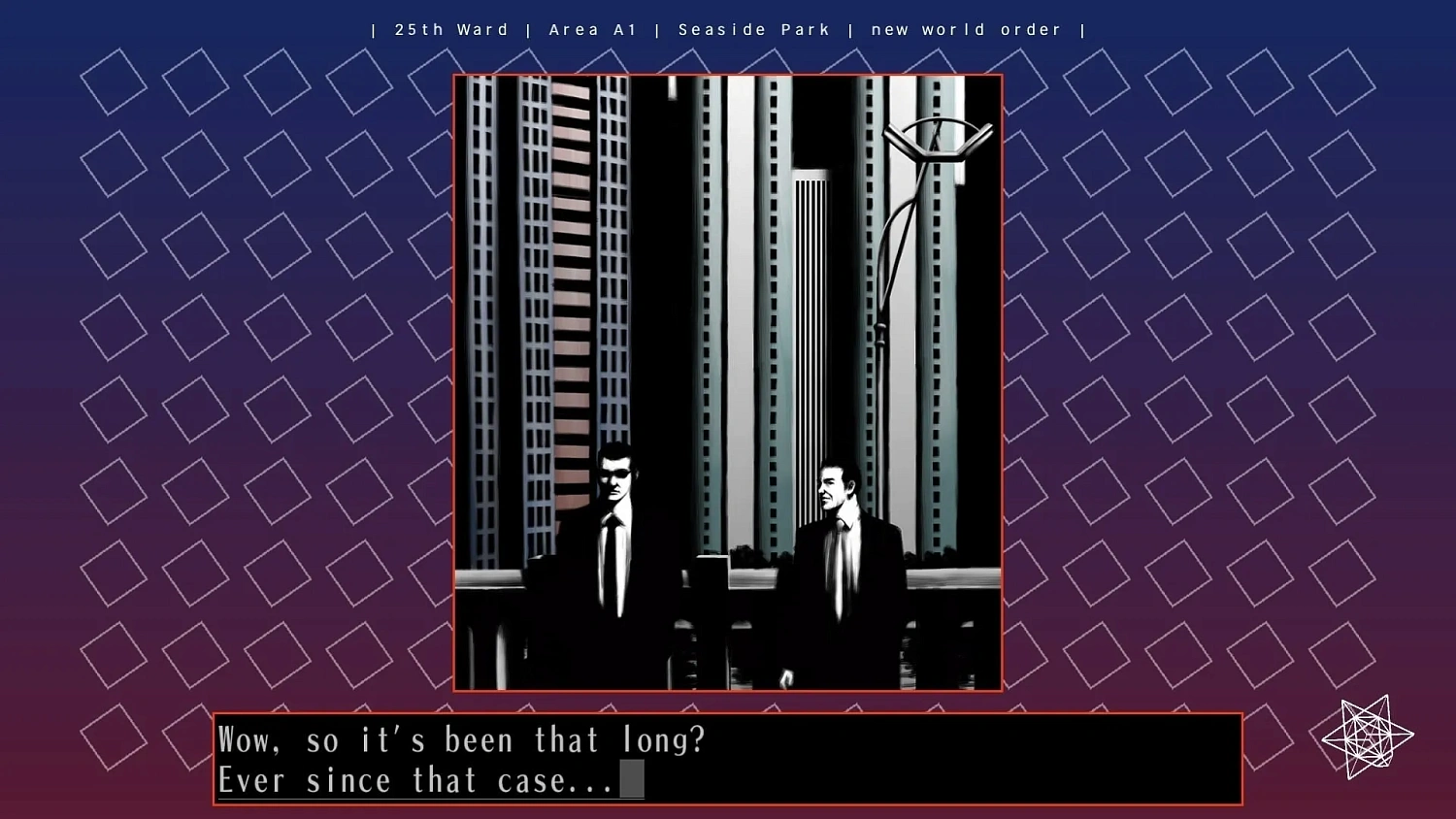Click the right character with the loose tie
The height and width of the screenshot is (819, 1456).
(840, 553)
